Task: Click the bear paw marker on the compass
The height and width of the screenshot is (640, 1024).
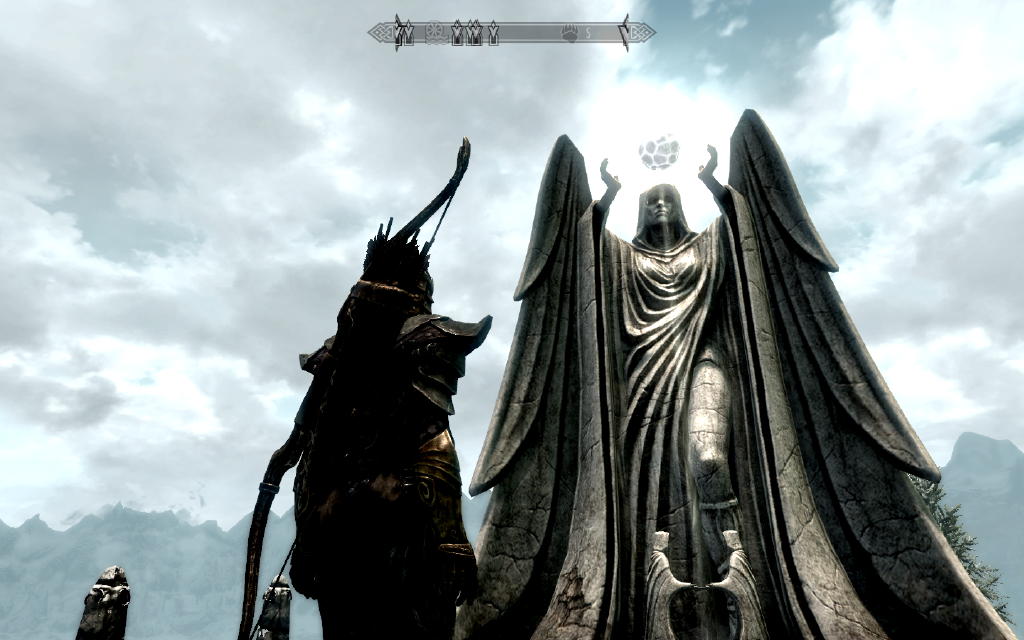Action: point(569,34)
